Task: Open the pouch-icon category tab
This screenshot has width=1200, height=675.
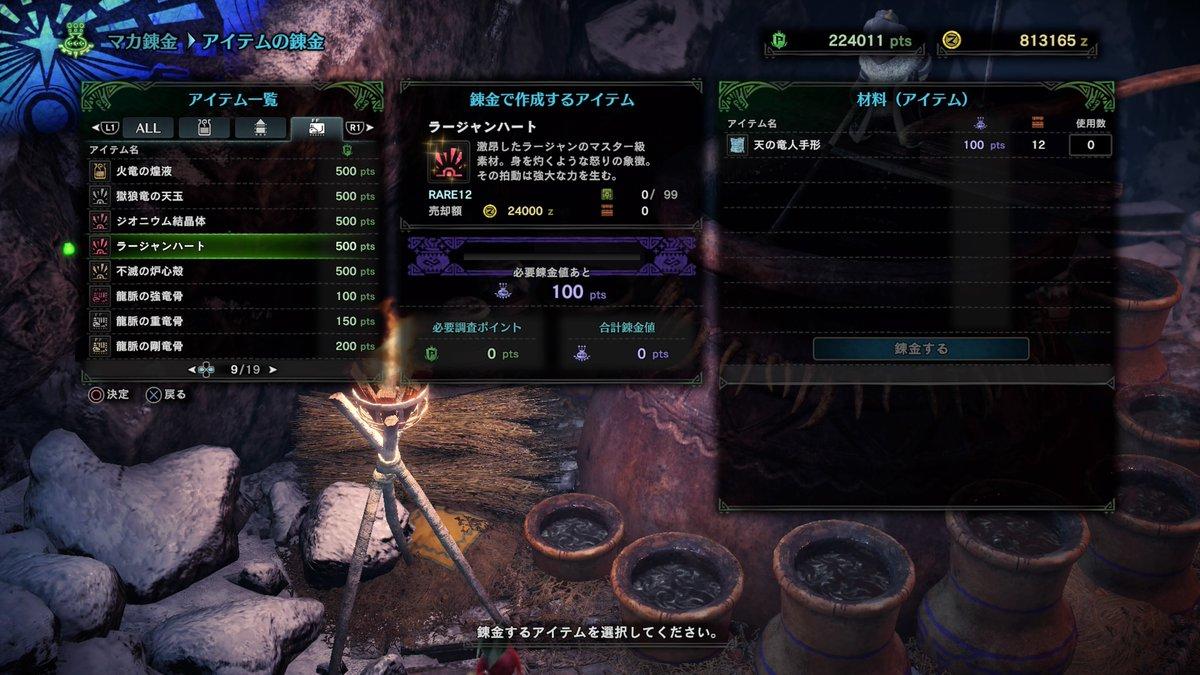Action: tap(204, 128)
